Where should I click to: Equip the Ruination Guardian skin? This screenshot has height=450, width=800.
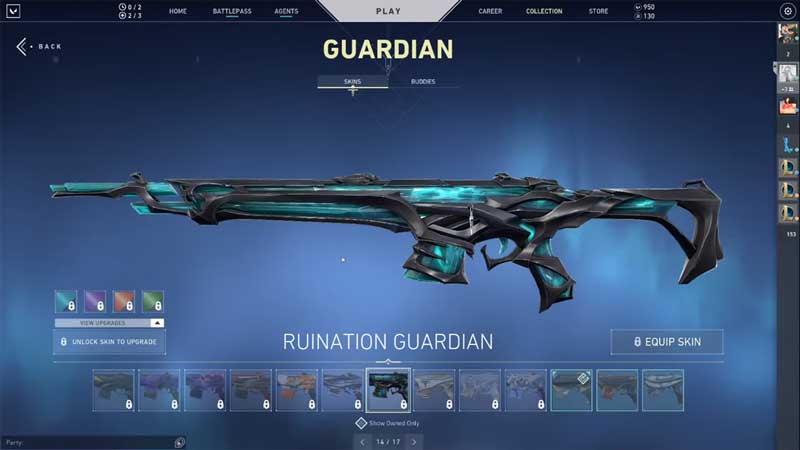(x=666, y=342)
